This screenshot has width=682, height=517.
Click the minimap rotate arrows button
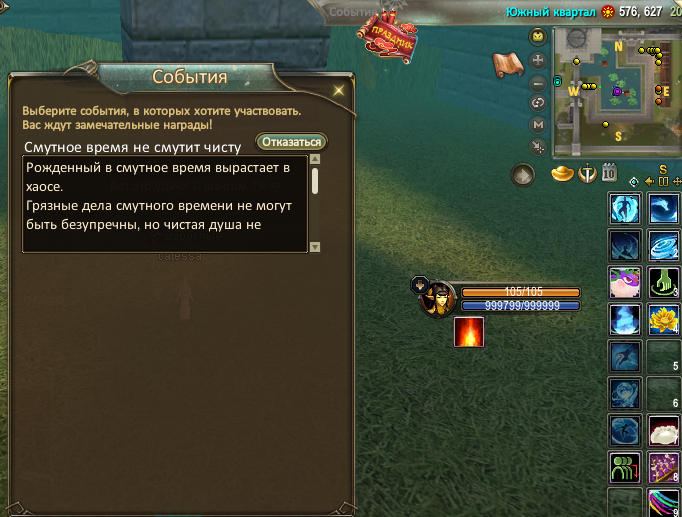pos(538,102)
